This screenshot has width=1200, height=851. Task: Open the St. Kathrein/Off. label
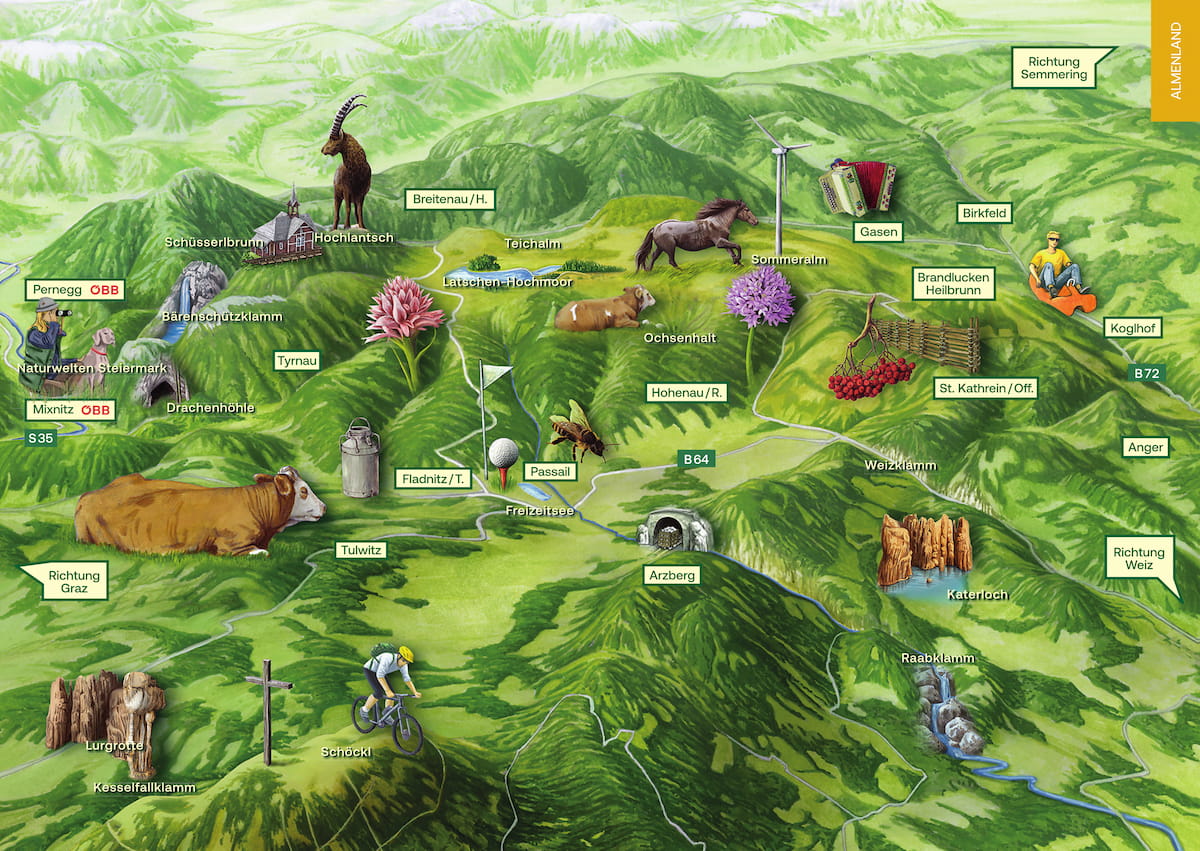click(986, 387)
